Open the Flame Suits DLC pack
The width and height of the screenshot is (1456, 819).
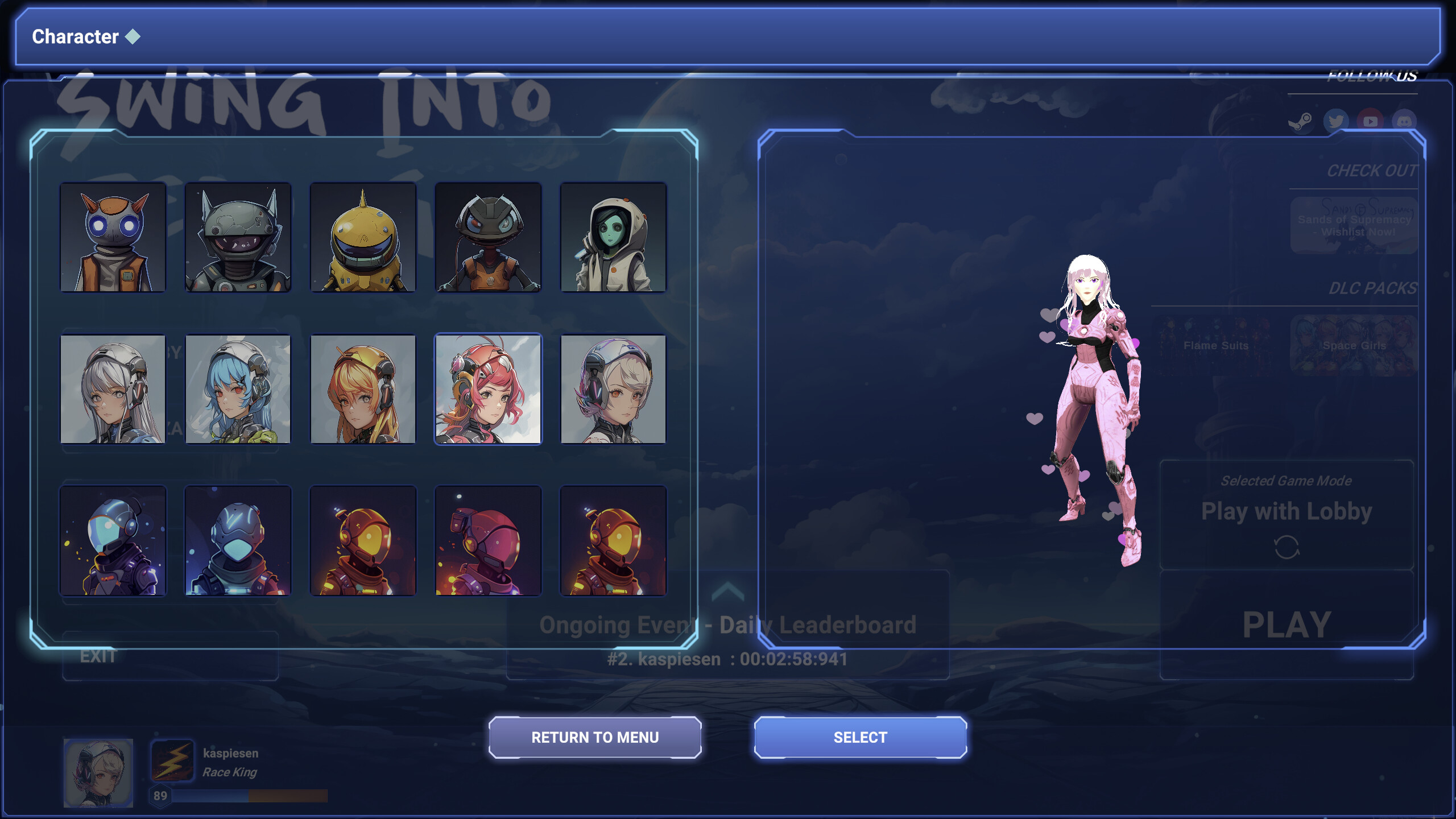click(1214, 345)
